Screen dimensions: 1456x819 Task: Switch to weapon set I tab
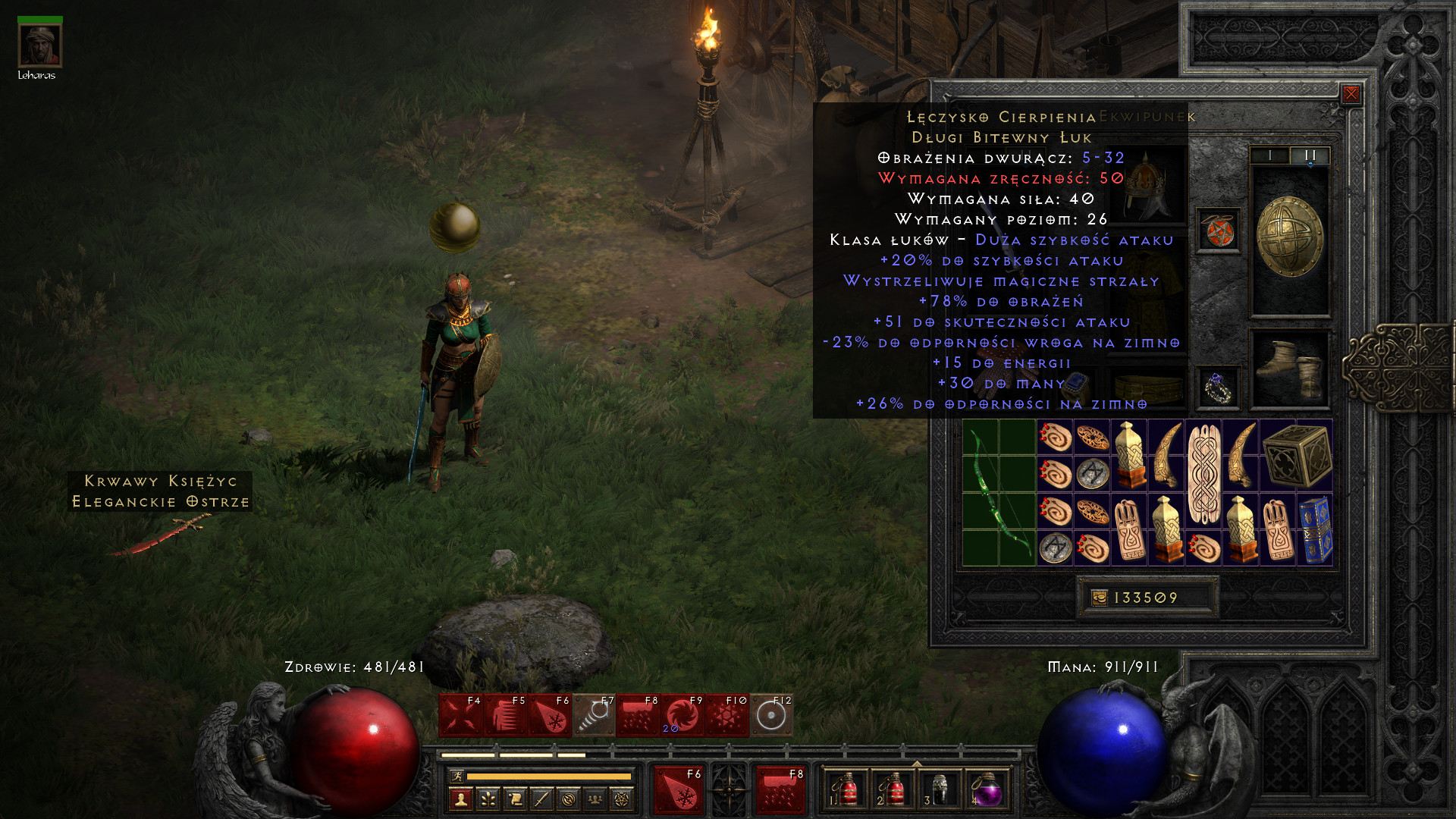point(1269,155)
